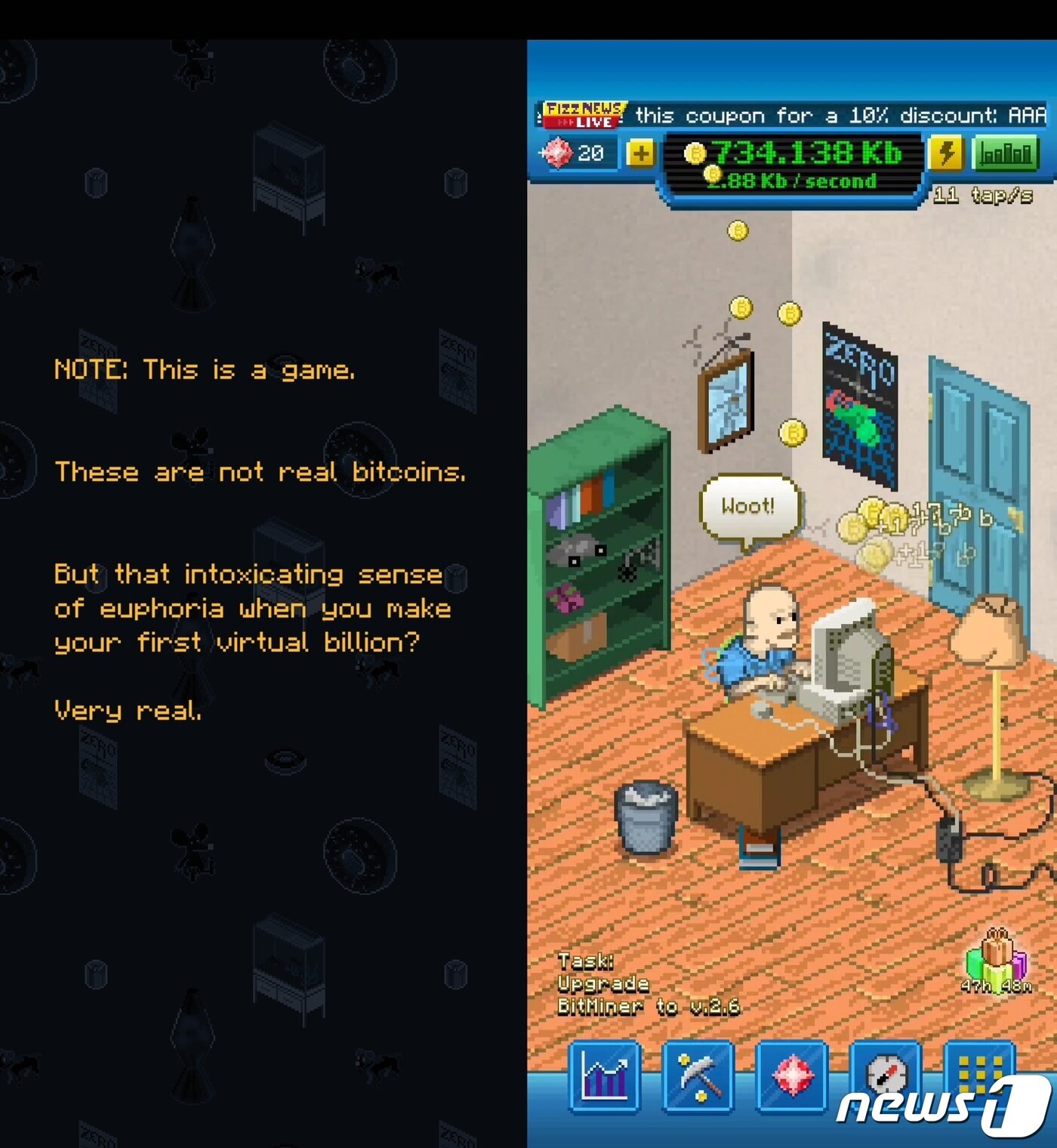This screenshot has height=1148, width=1057.
Task: Open the green bar chart leaderboard
Action: 1007,153
